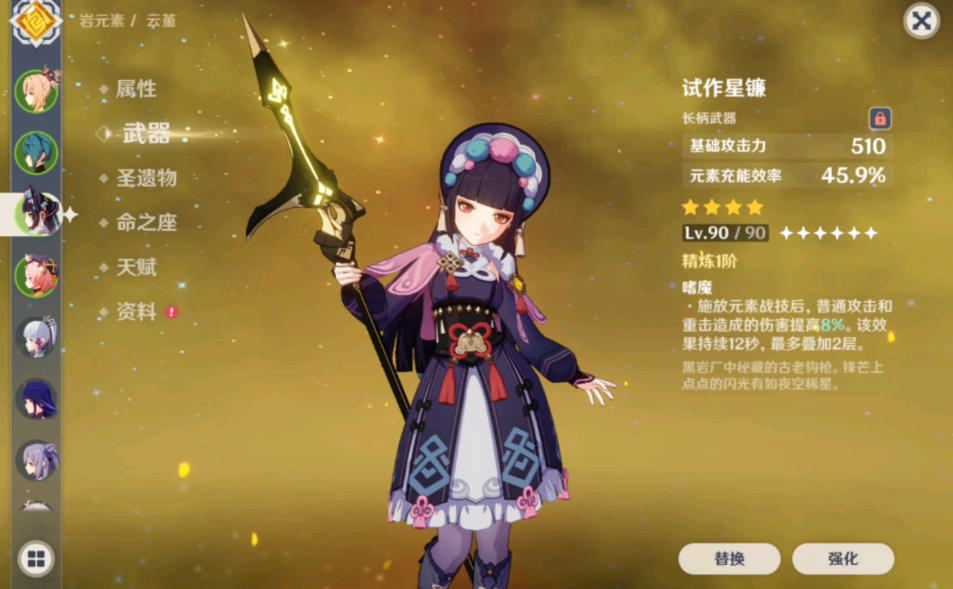
Task: Toggle the weapon lock icon
Action: click(880, 119)
